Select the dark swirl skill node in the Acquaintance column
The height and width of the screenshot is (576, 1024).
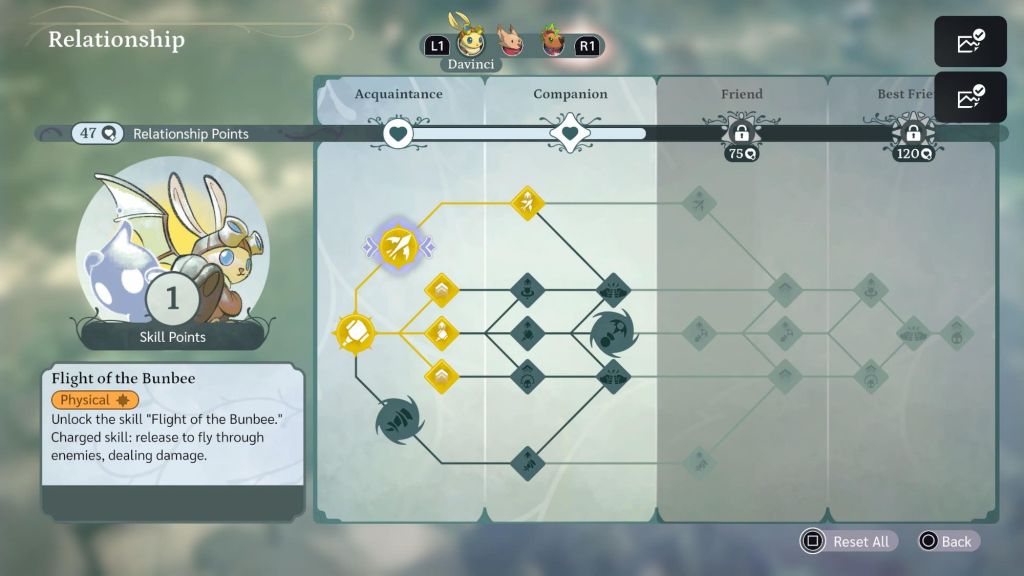pos(399,420)
